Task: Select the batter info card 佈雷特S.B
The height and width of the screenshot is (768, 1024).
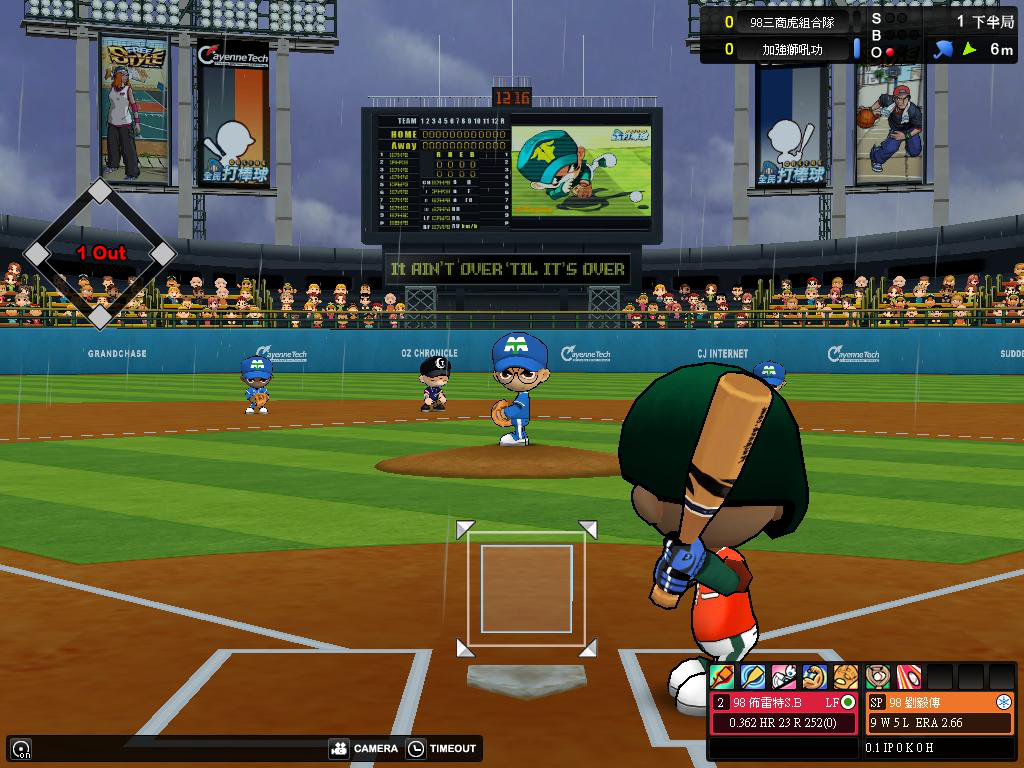Action: click(x=784, y=712)
